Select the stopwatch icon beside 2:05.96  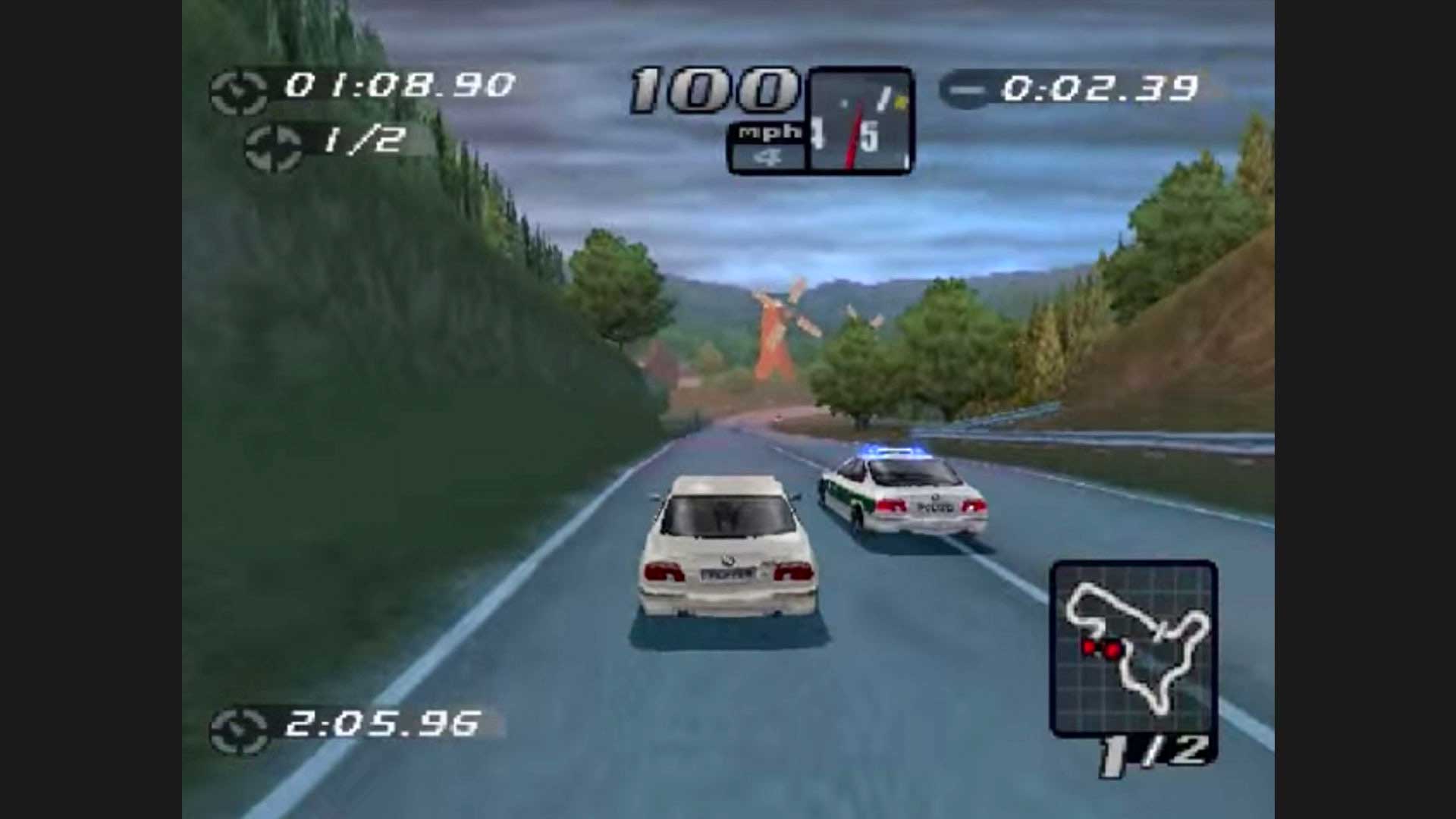click(x=239, y=731)
